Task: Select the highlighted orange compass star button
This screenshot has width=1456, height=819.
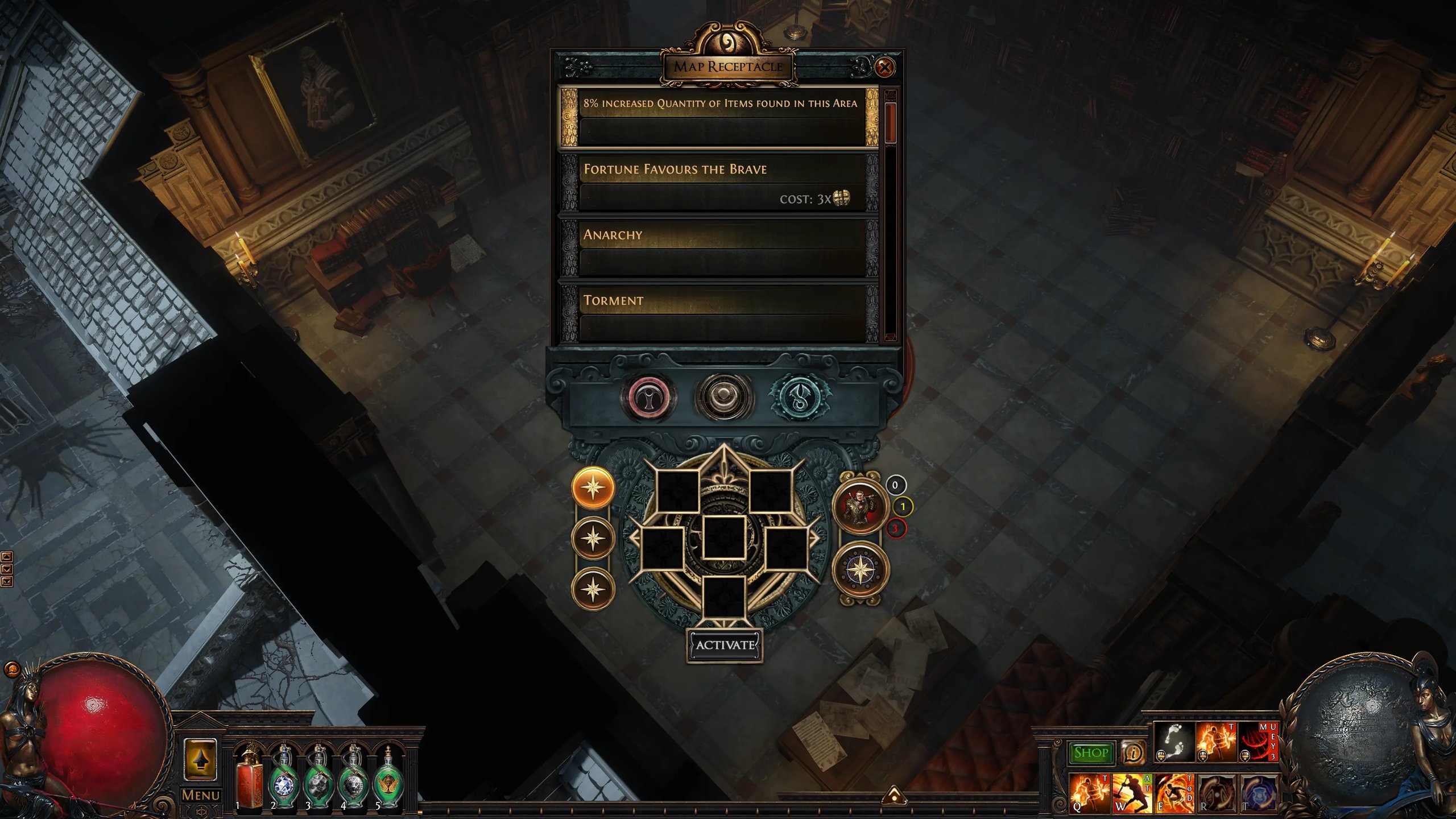Action: (x=593, y=488)
